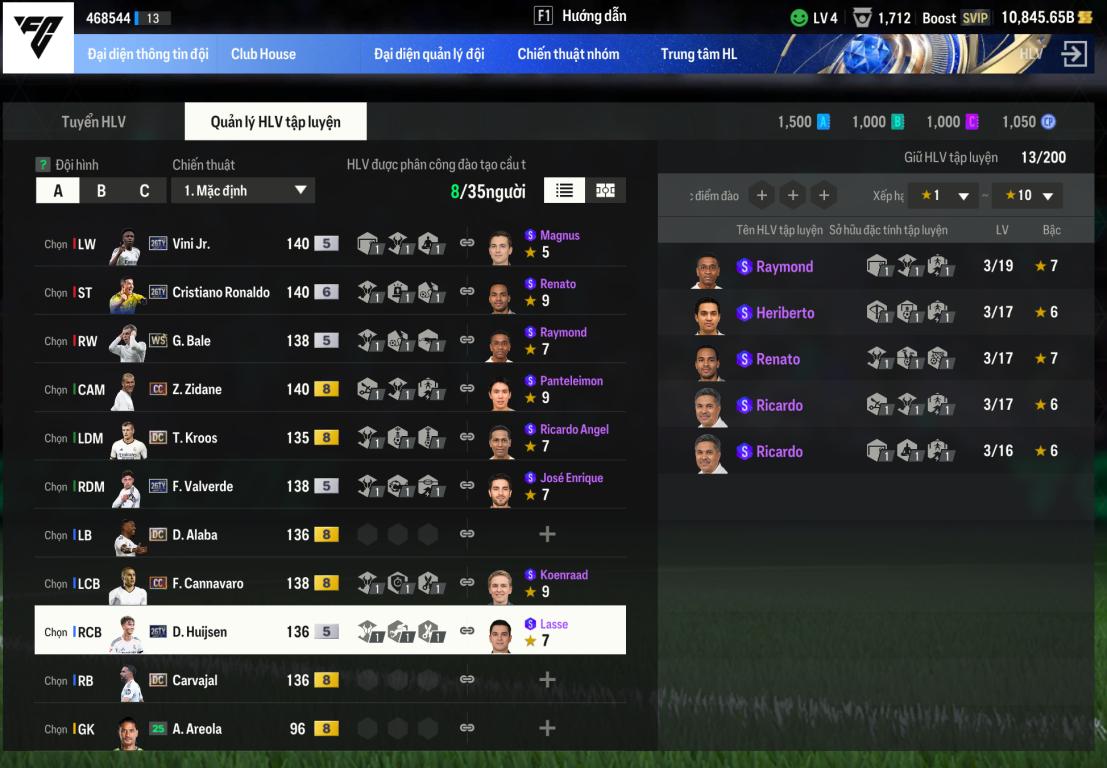Open Chiến thuật nhóm menu
This screenshot has width=1107, height=768.
pos(568,54)
